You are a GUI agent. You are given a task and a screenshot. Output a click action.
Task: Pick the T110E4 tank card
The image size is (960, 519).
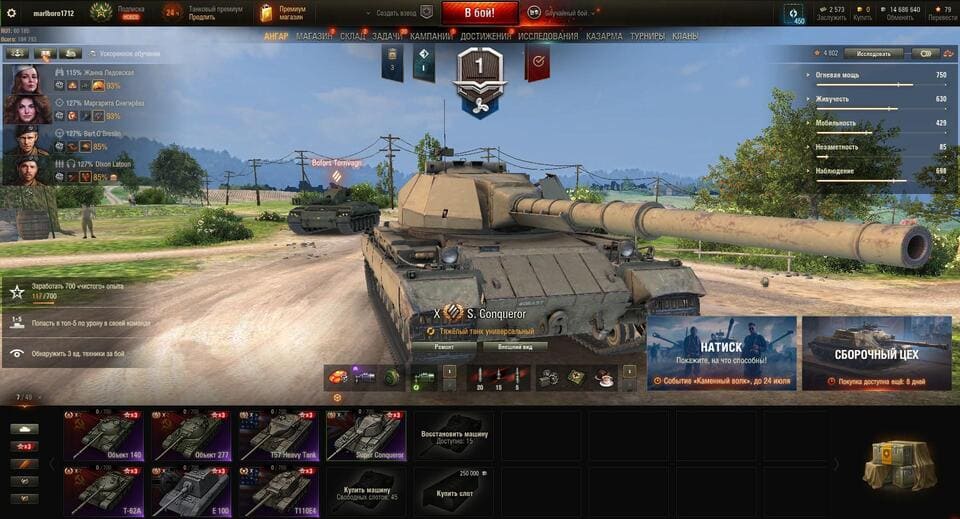(279, 491)
